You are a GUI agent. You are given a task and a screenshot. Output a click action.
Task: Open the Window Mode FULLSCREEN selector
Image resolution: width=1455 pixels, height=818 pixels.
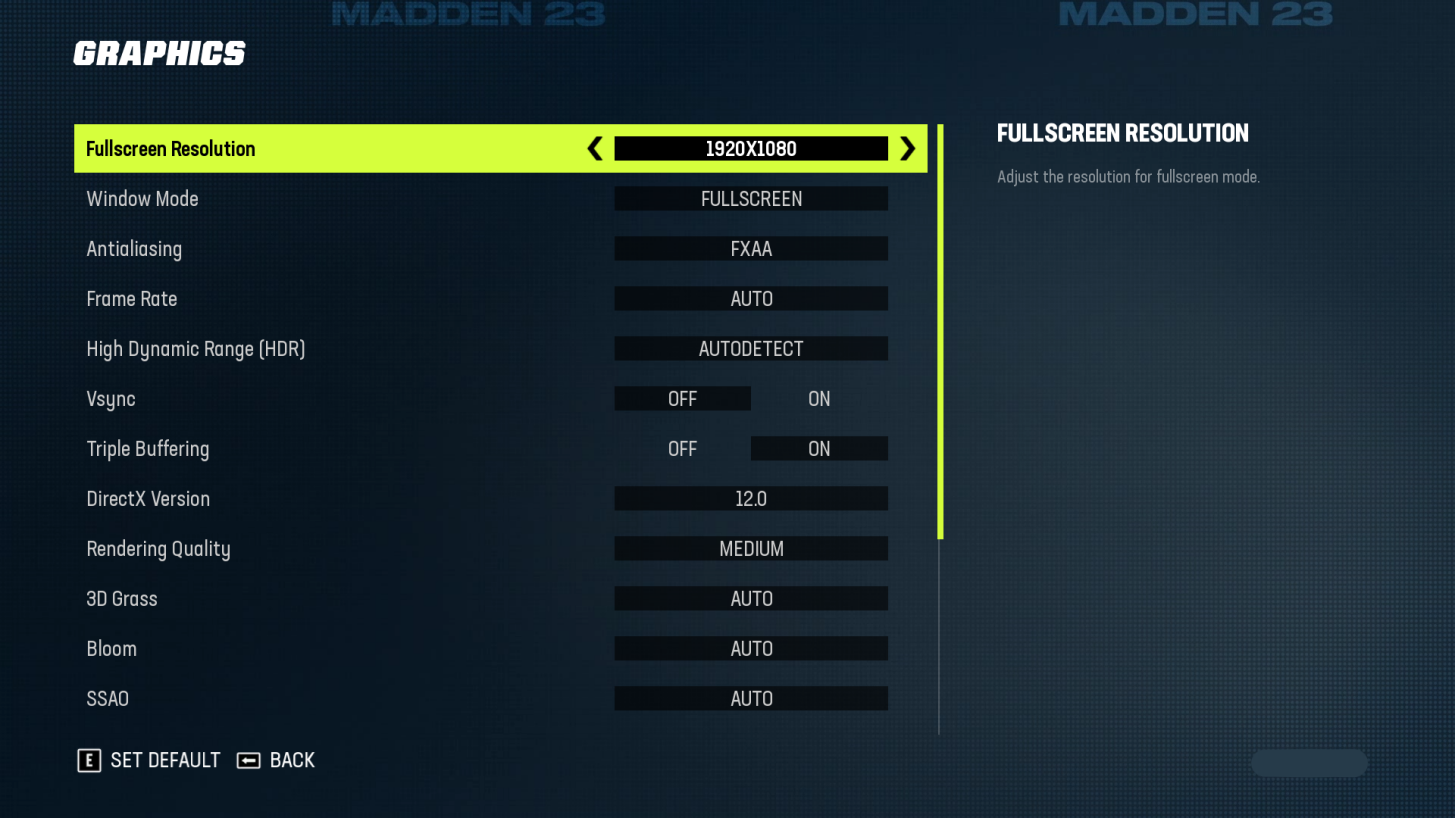point(751,198)
